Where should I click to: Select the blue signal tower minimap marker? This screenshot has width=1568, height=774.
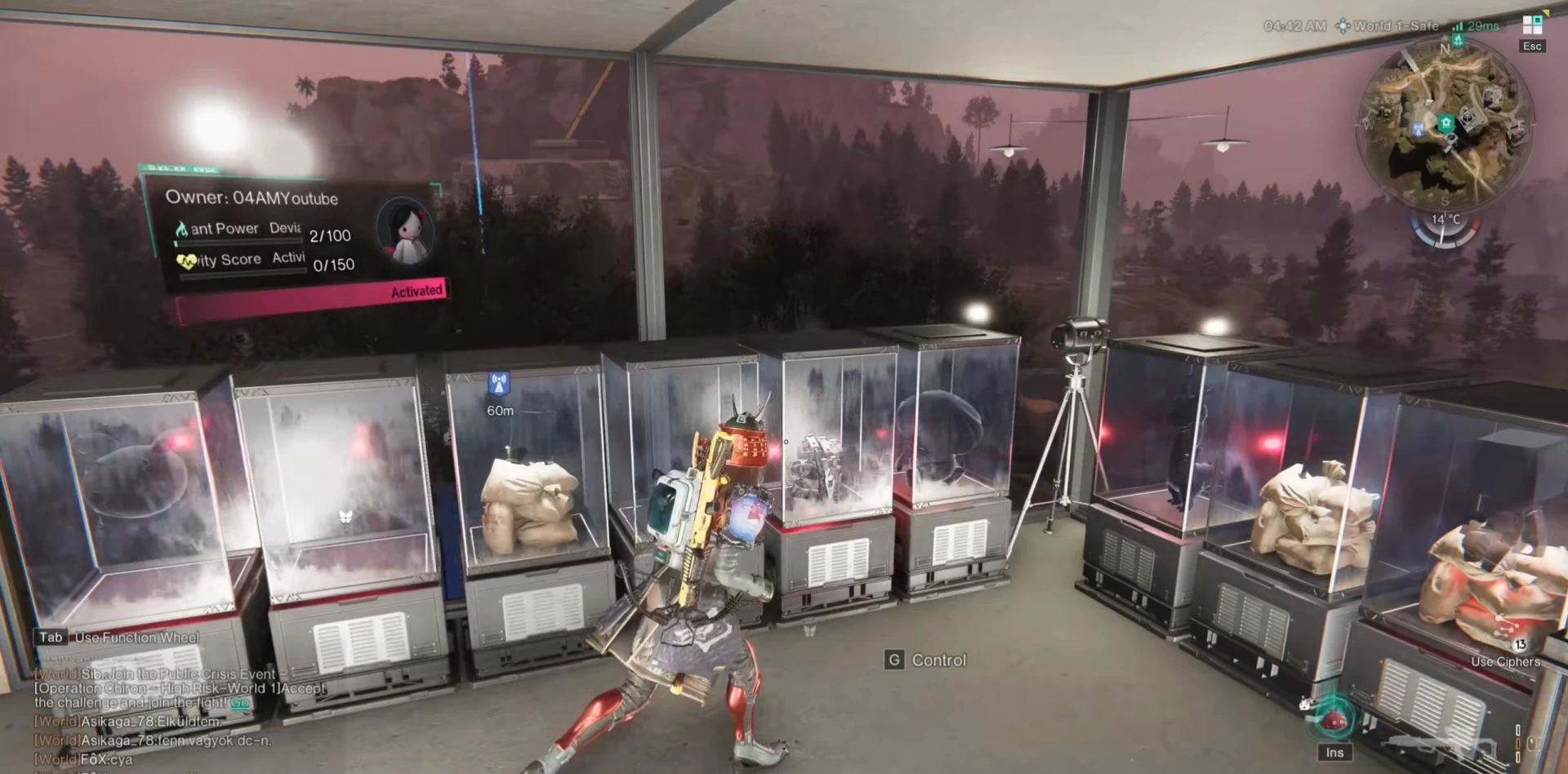click(1419, 128)
